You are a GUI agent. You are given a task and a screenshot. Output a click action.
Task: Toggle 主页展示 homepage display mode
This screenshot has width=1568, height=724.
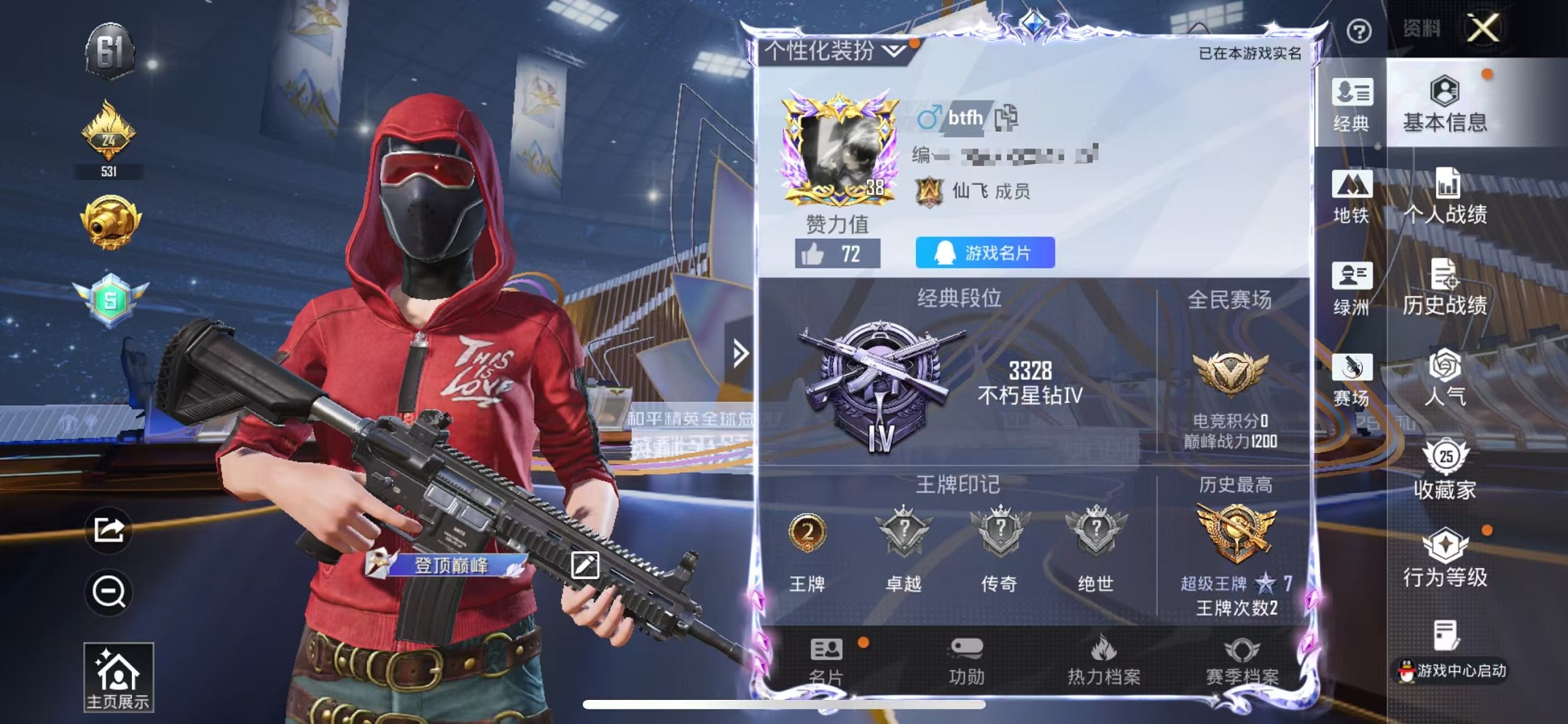pos(119,676)
